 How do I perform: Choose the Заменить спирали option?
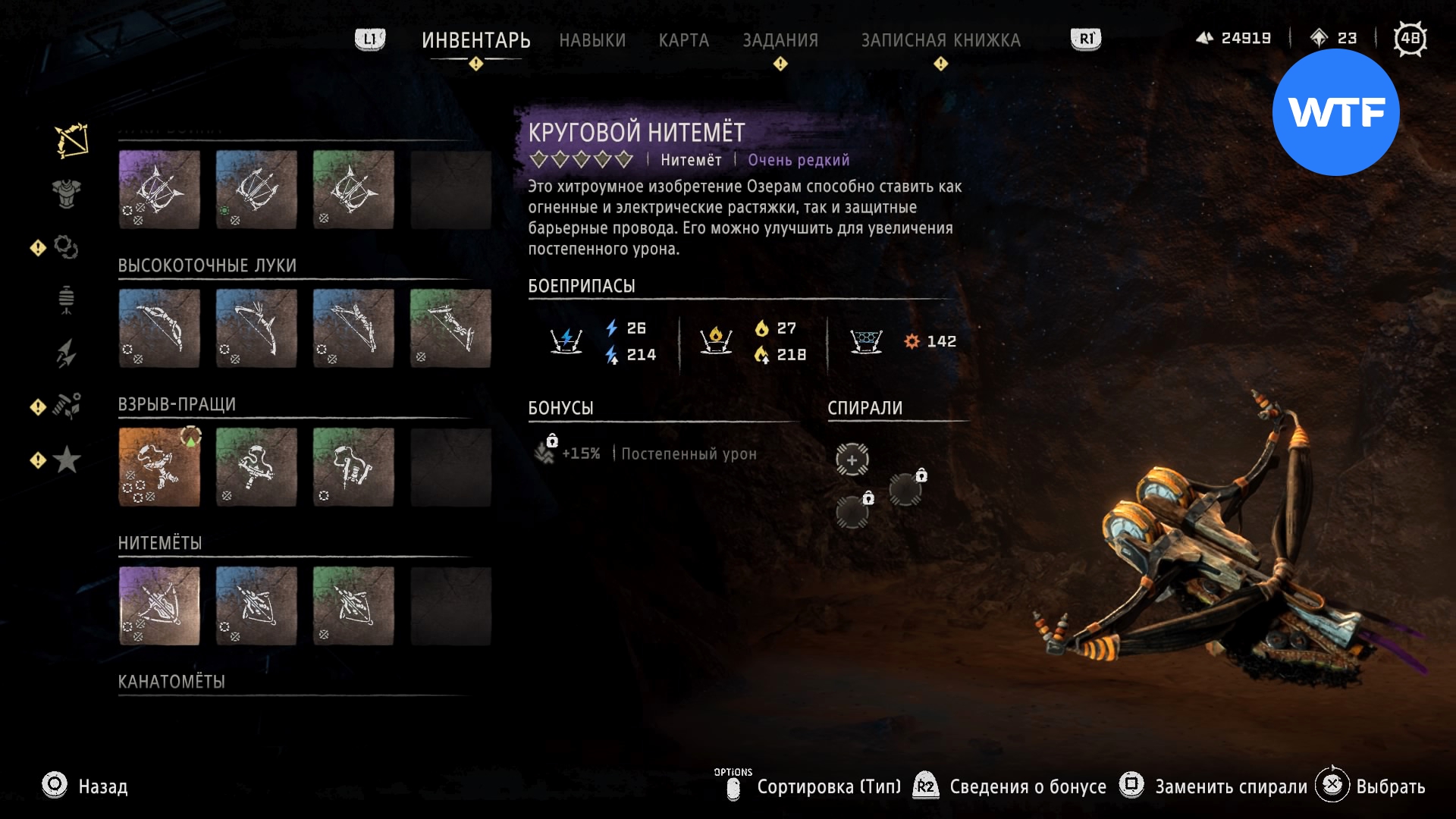coord(1230,786)
